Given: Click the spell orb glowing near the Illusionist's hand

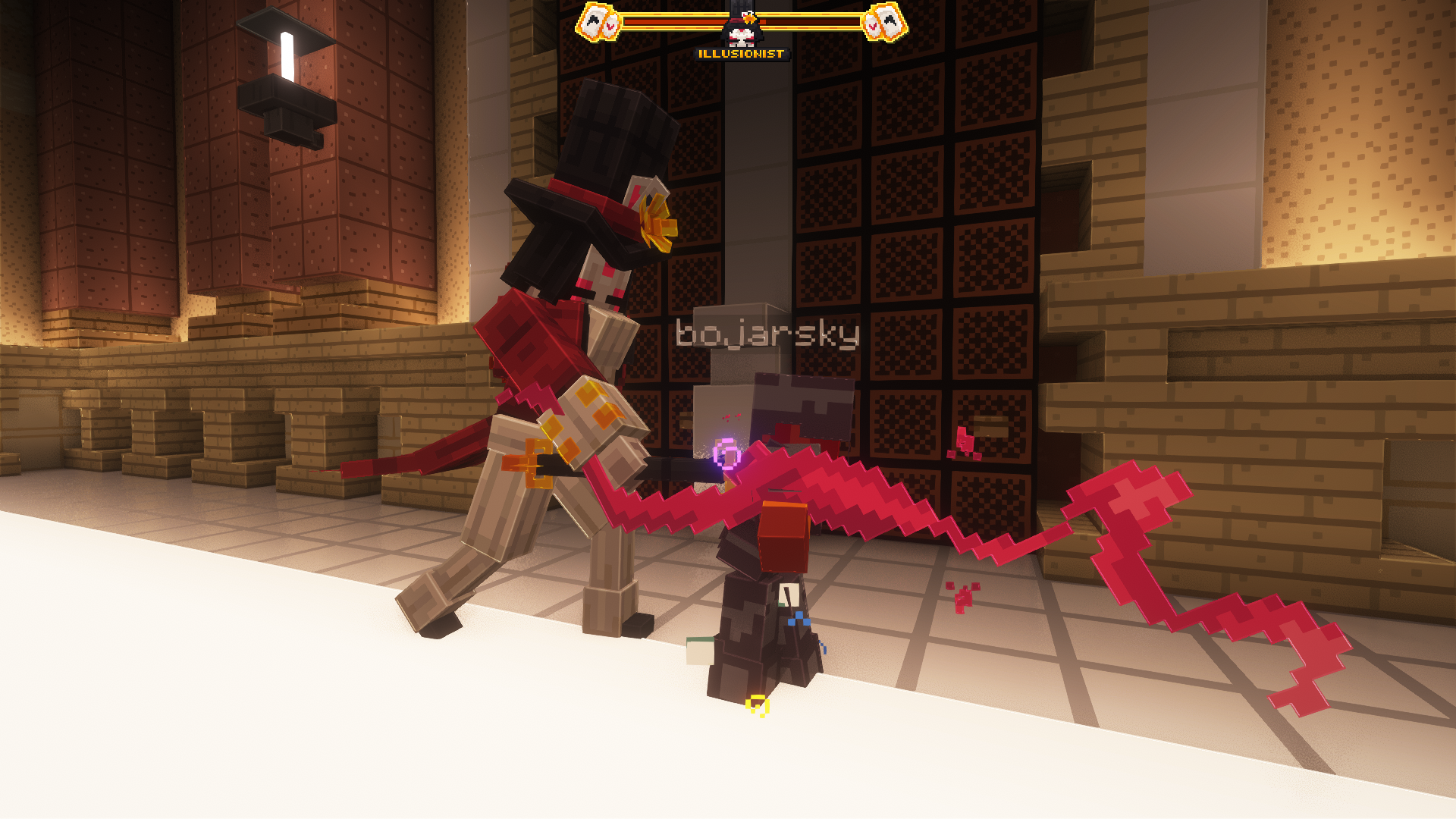Looking at the screenshot, I should (726, 455).
